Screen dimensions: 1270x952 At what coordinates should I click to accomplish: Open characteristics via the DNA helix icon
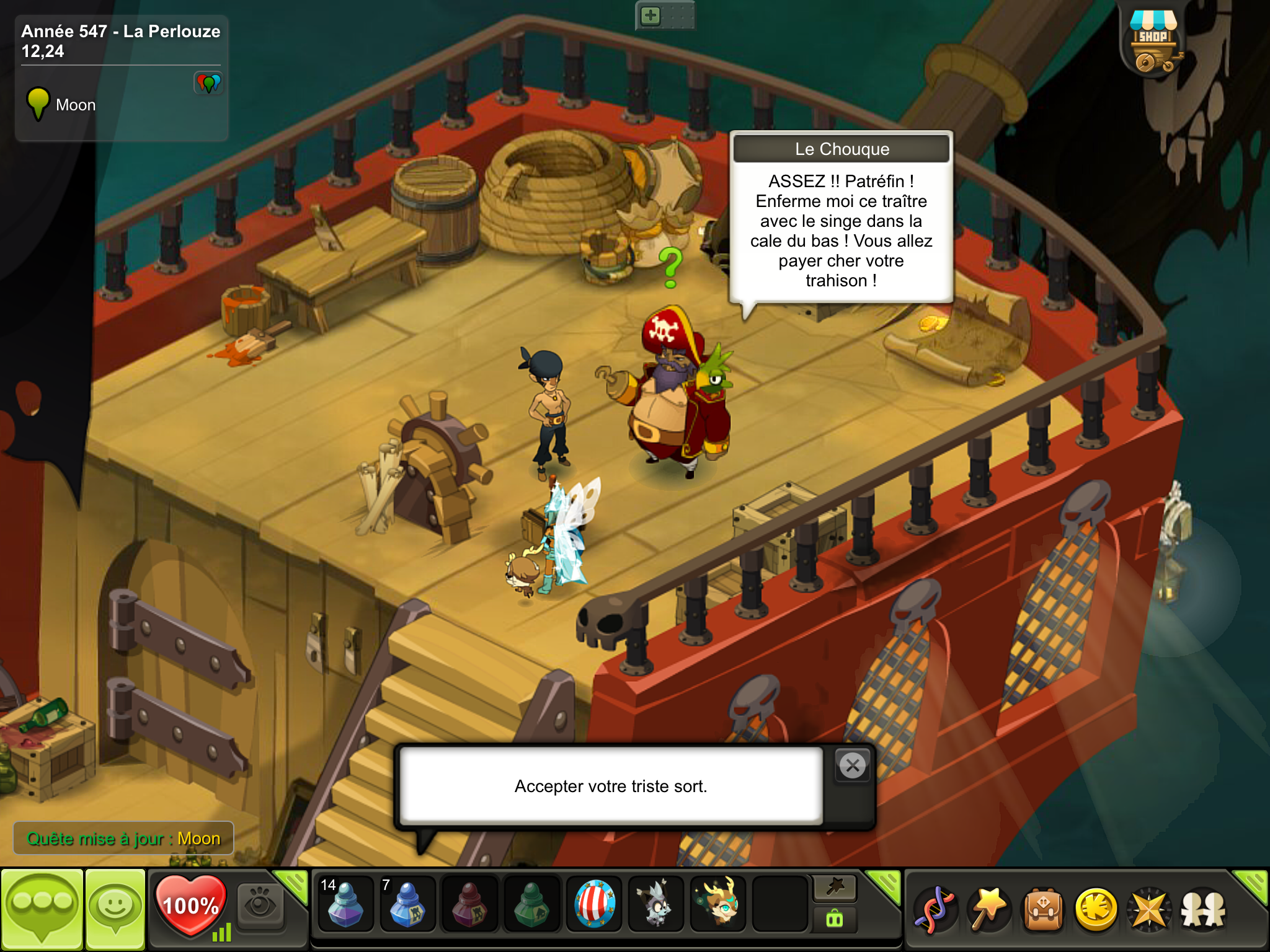935,910
